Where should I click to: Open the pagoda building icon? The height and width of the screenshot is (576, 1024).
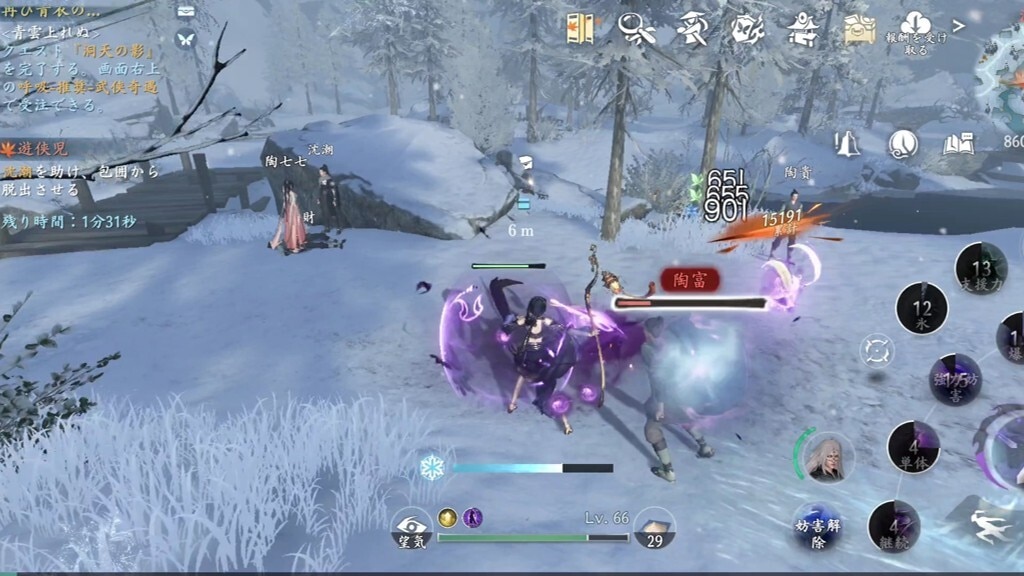click(x=802, y=29)
